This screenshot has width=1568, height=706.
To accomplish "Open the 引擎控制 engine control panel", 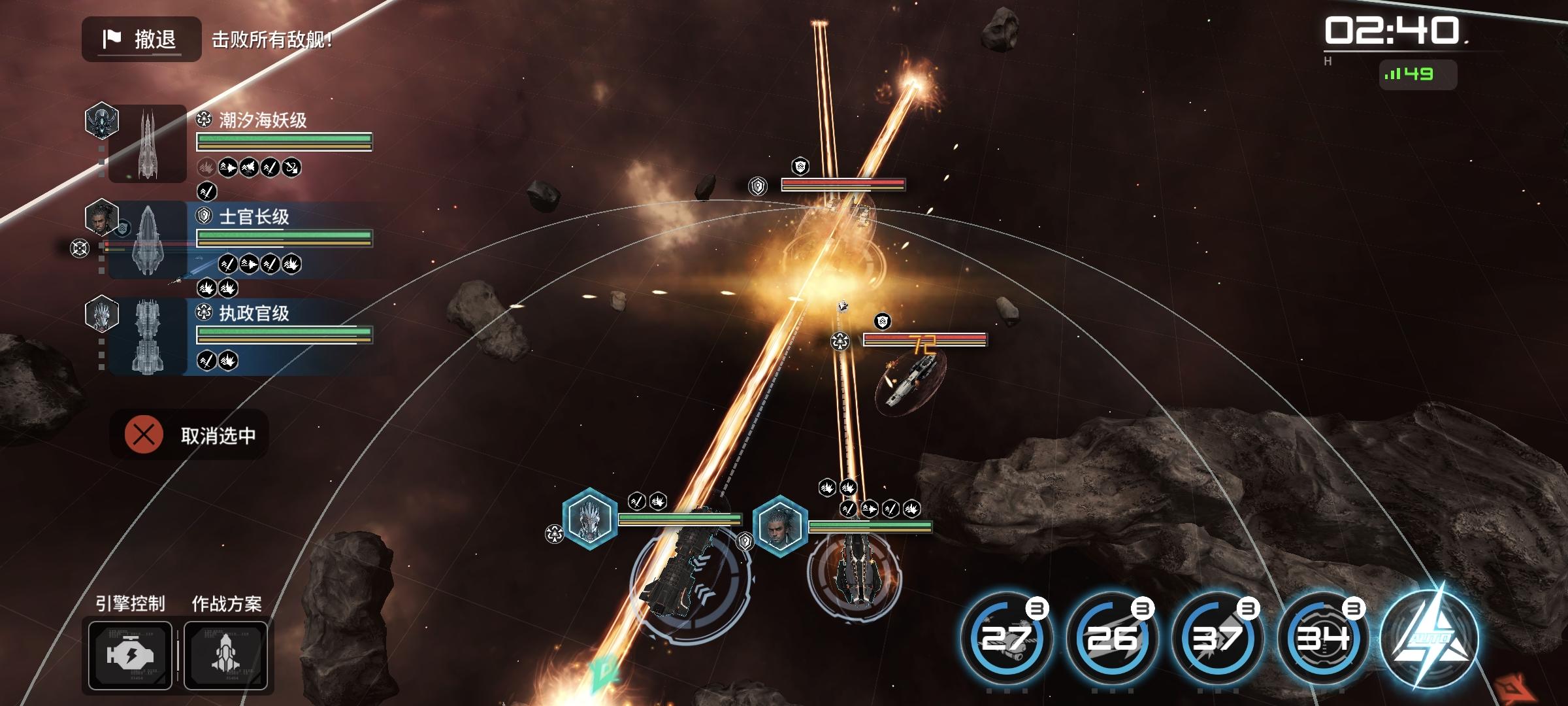I will (x=131, y=655).
